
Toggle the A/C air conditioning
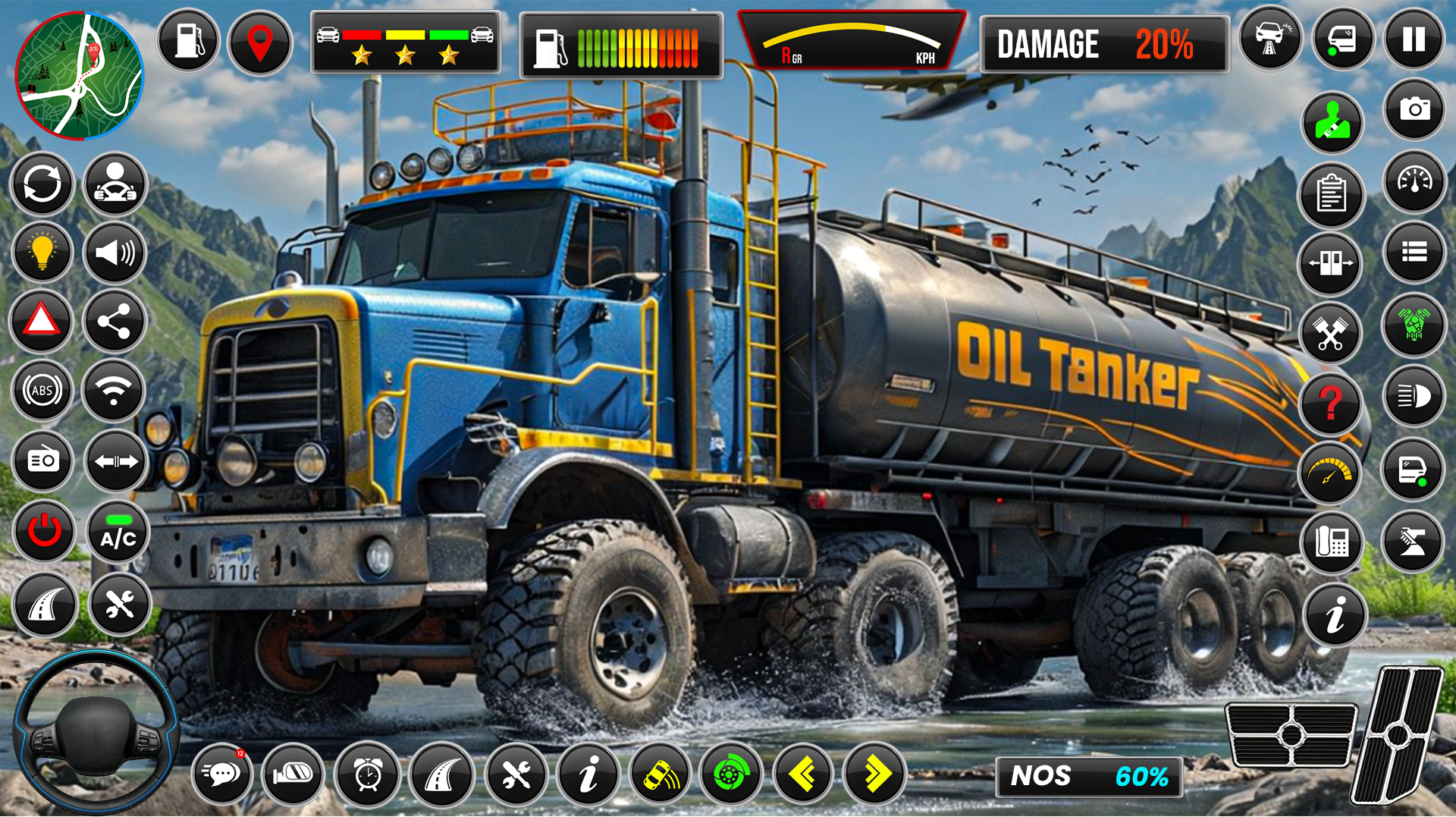(x=115, y=532)
